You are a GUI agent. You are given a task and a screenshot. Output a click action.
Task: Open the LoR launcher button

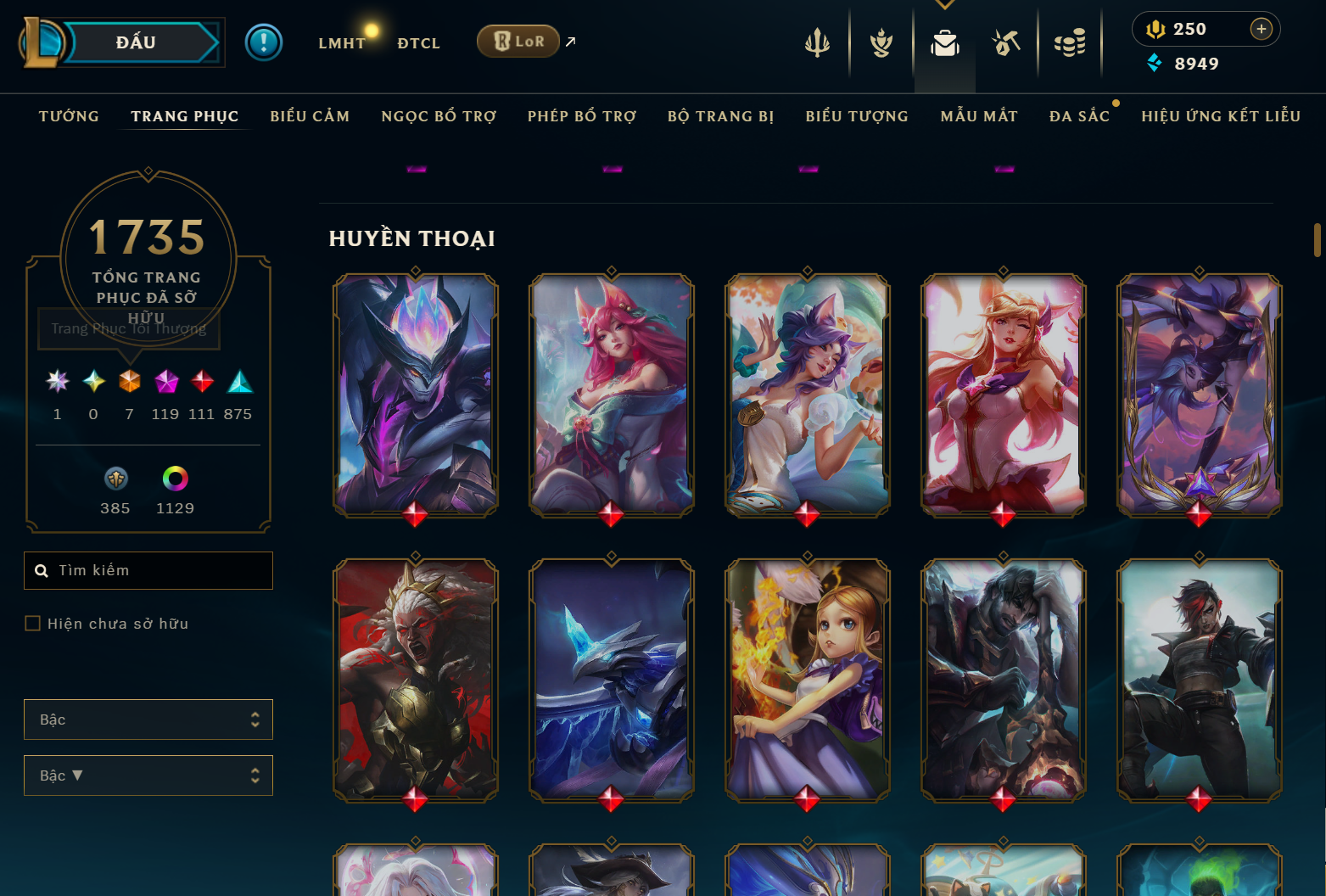pyautogui.click(x=518, y=40)
